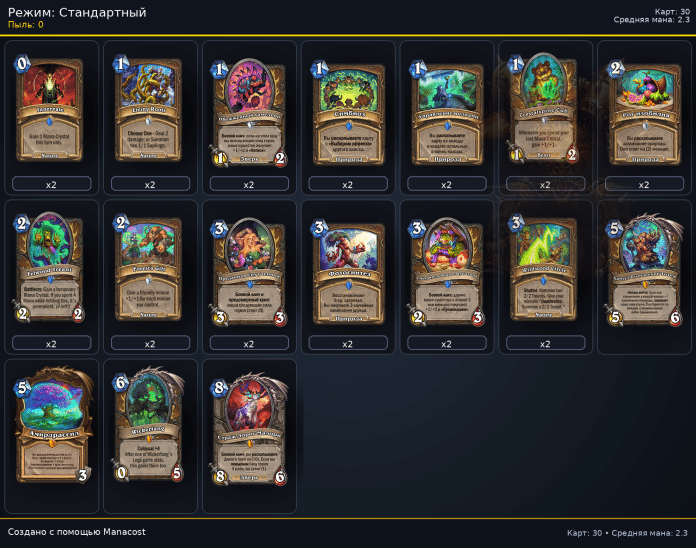Viewport: 696px width, 548px height.
Task: Select the 2-cost 2/2 Battlecry minion card
Action: click(52, 270)
